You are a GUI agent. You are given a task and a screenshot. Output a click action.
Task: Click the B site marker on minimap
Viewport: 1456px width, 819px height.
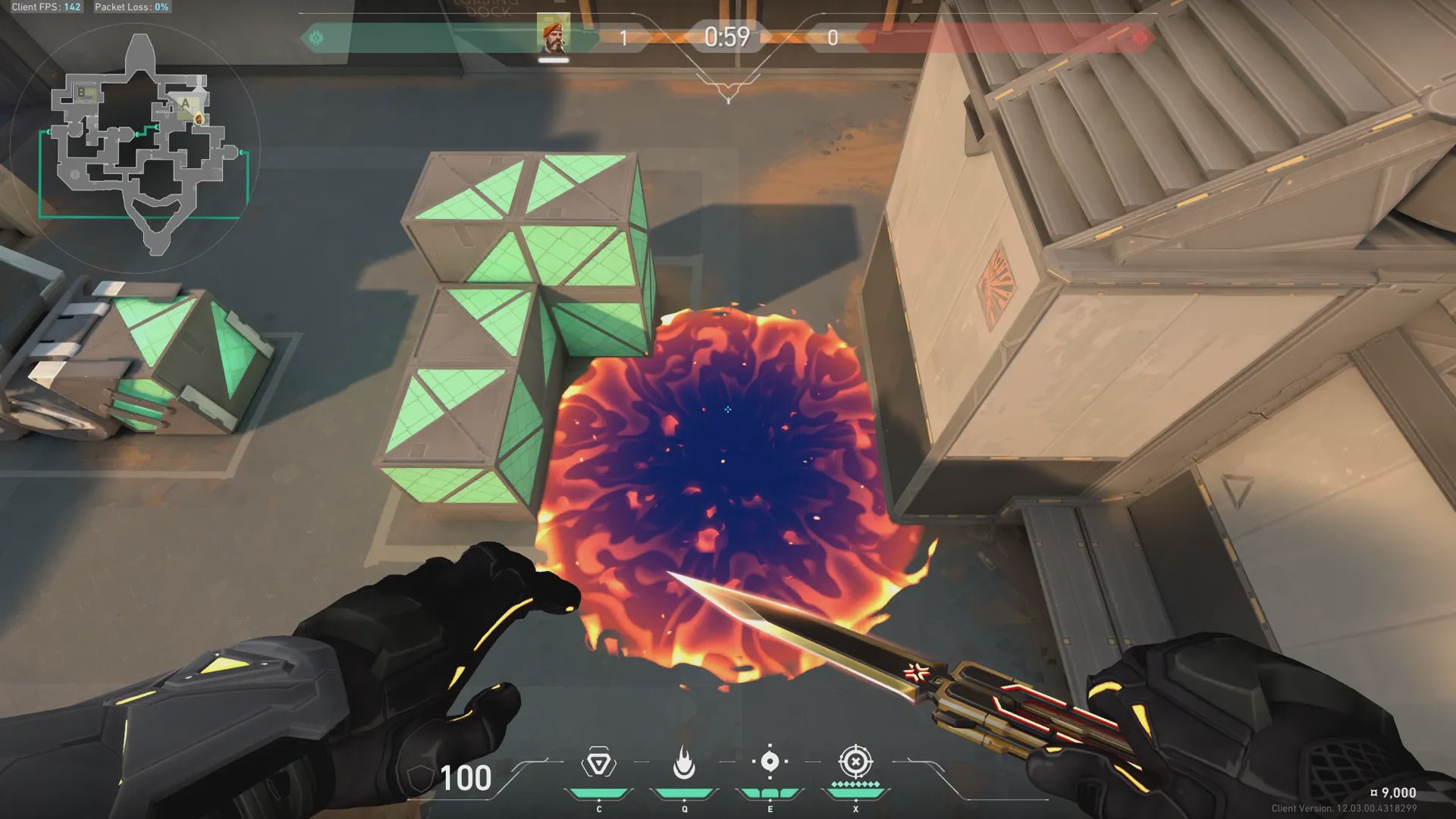point(82,93)
